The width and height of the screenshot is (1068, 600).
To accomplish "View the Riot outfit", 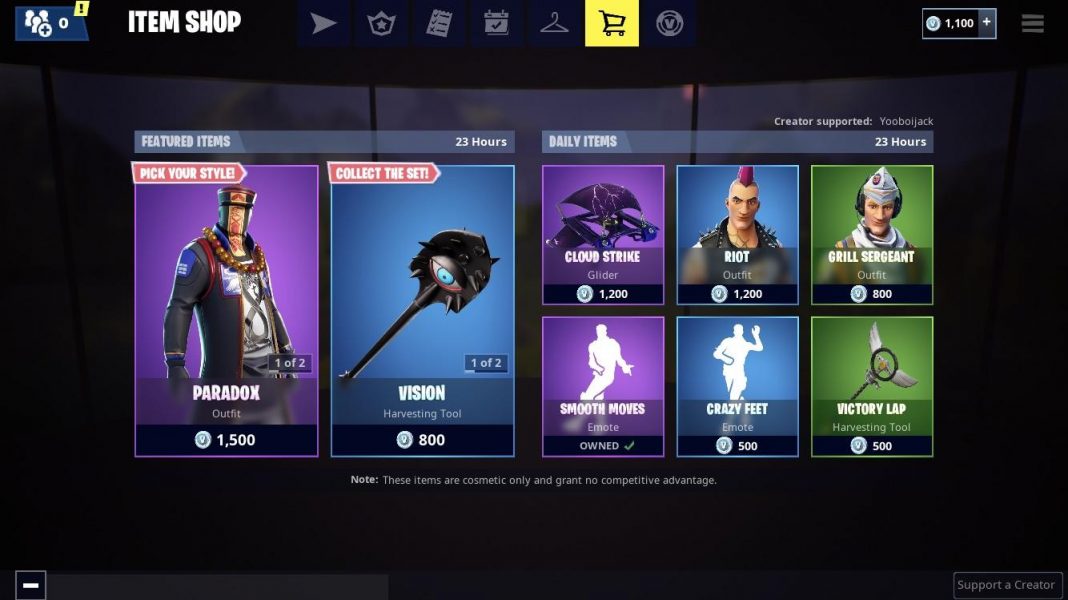I will [737, 235].
